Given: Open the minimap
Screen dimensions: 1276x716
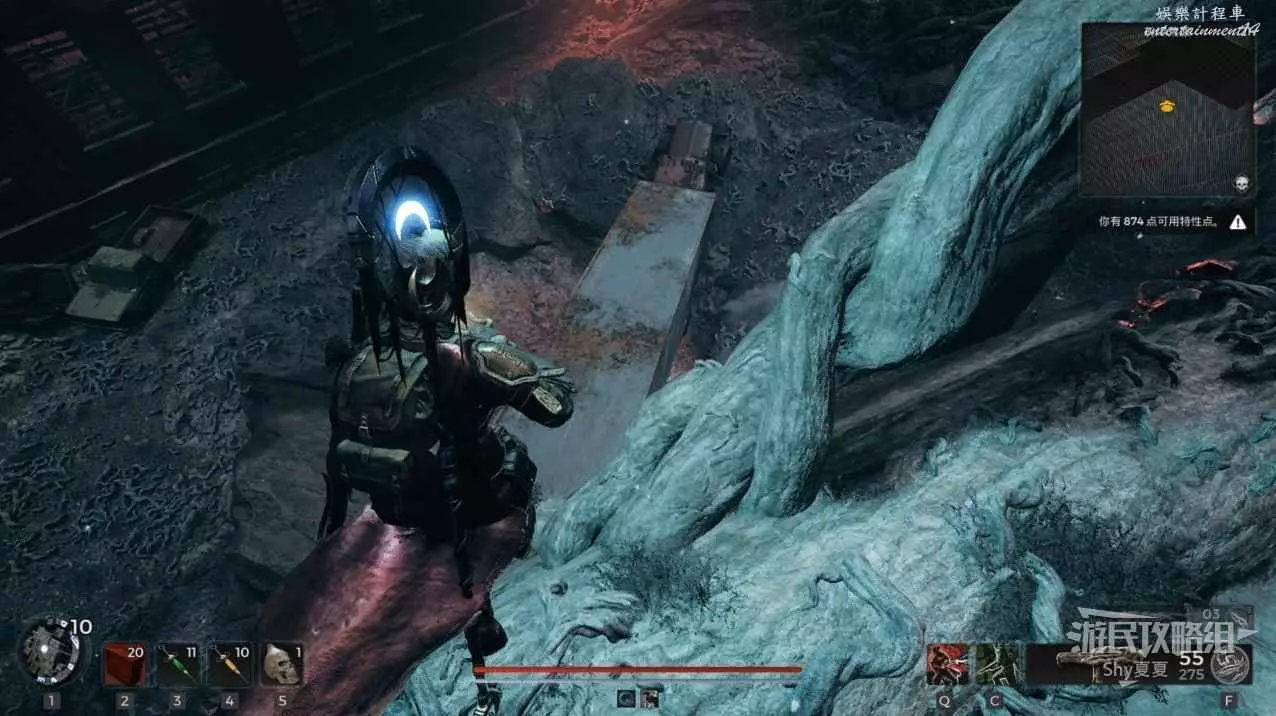Looking at the screenshot, I should pyautogui.click(x=1167, y=110).
